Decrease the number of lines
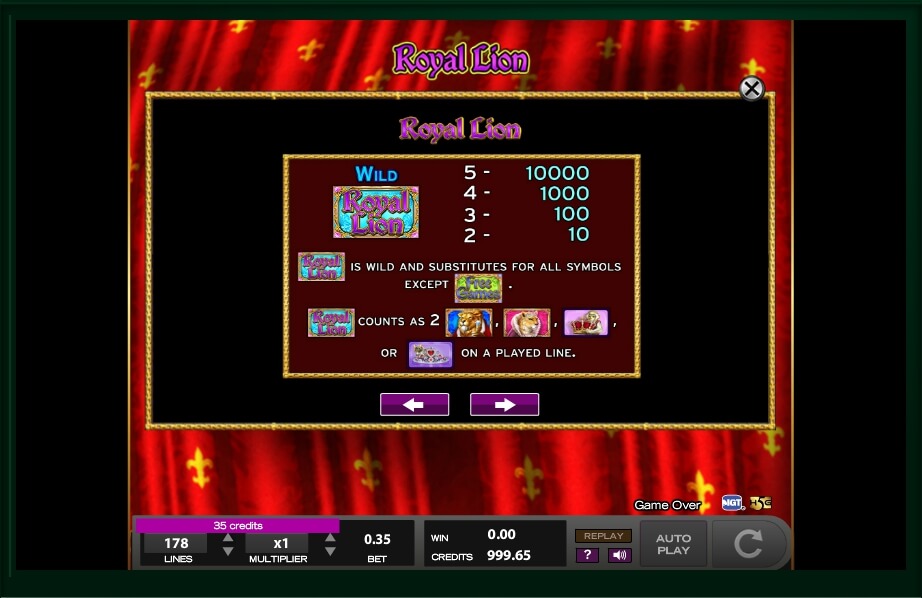Screen dimensions: 922x598 pos(228,551)
